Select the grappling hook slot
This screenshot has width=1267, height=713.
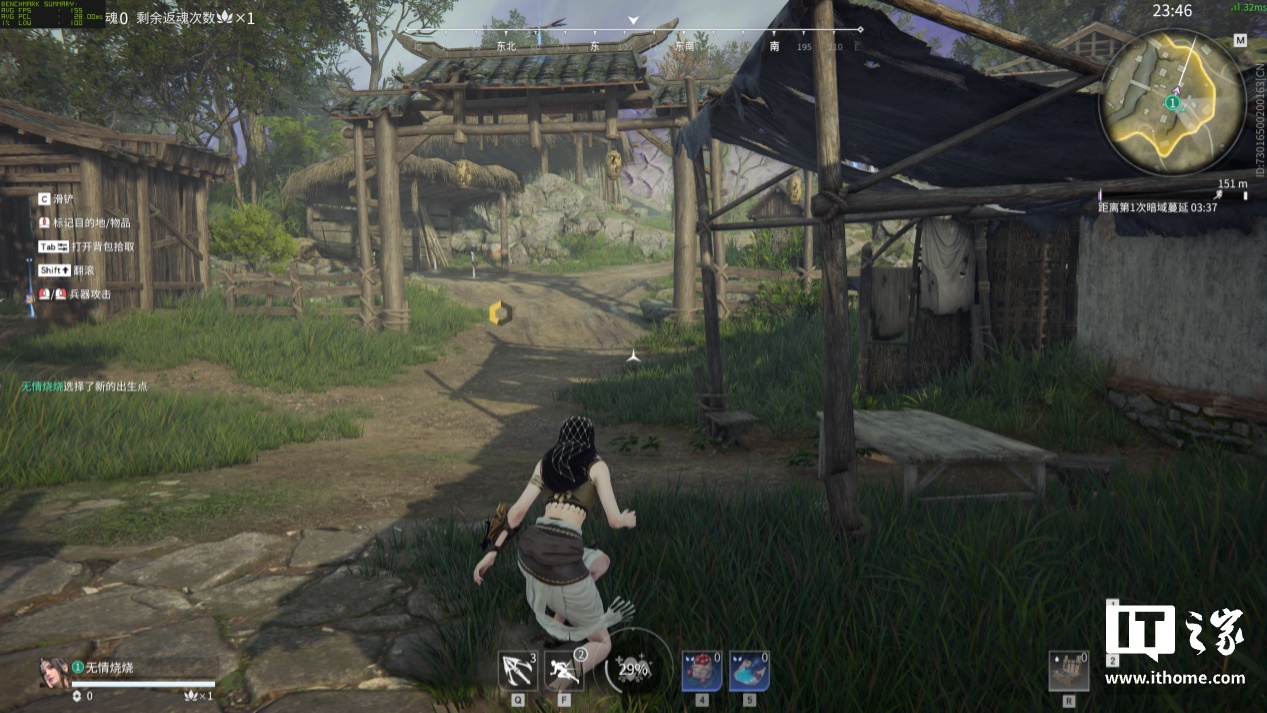tap(517, 670)
